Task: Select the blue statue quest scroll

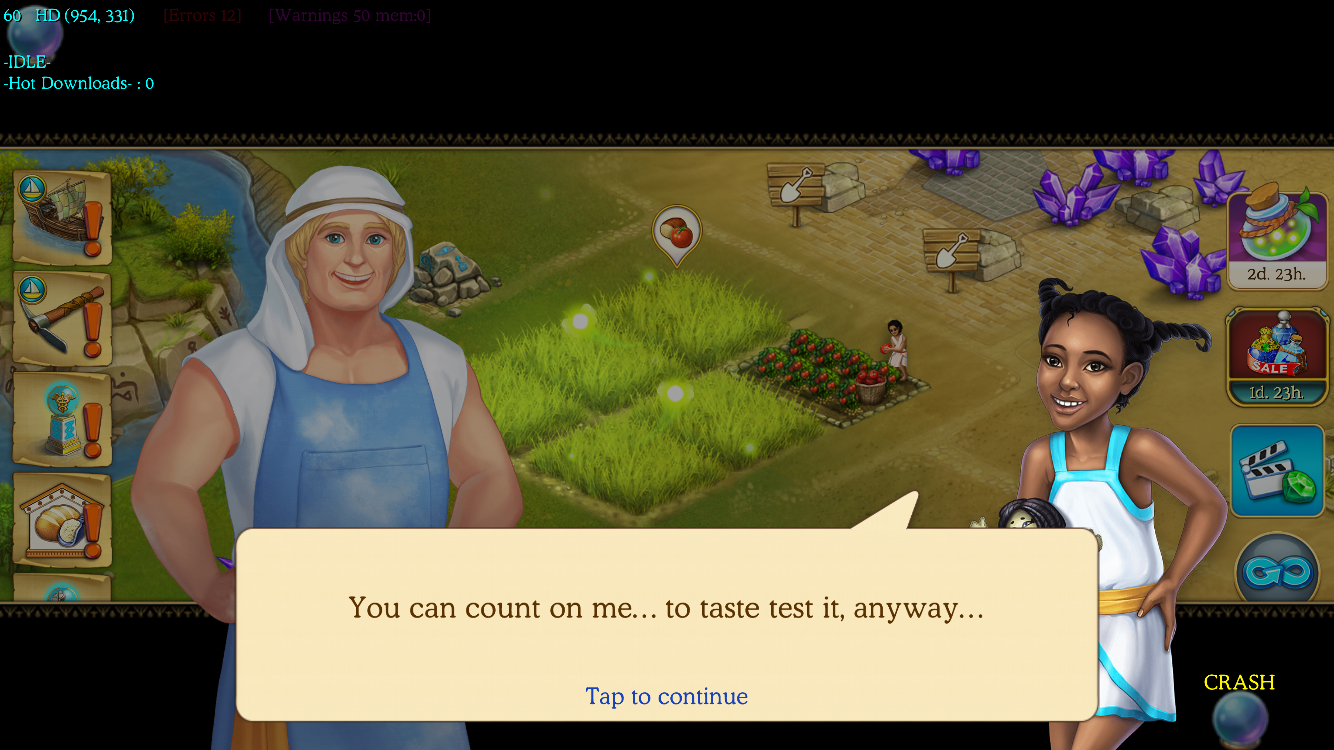Action: [62, 419]
